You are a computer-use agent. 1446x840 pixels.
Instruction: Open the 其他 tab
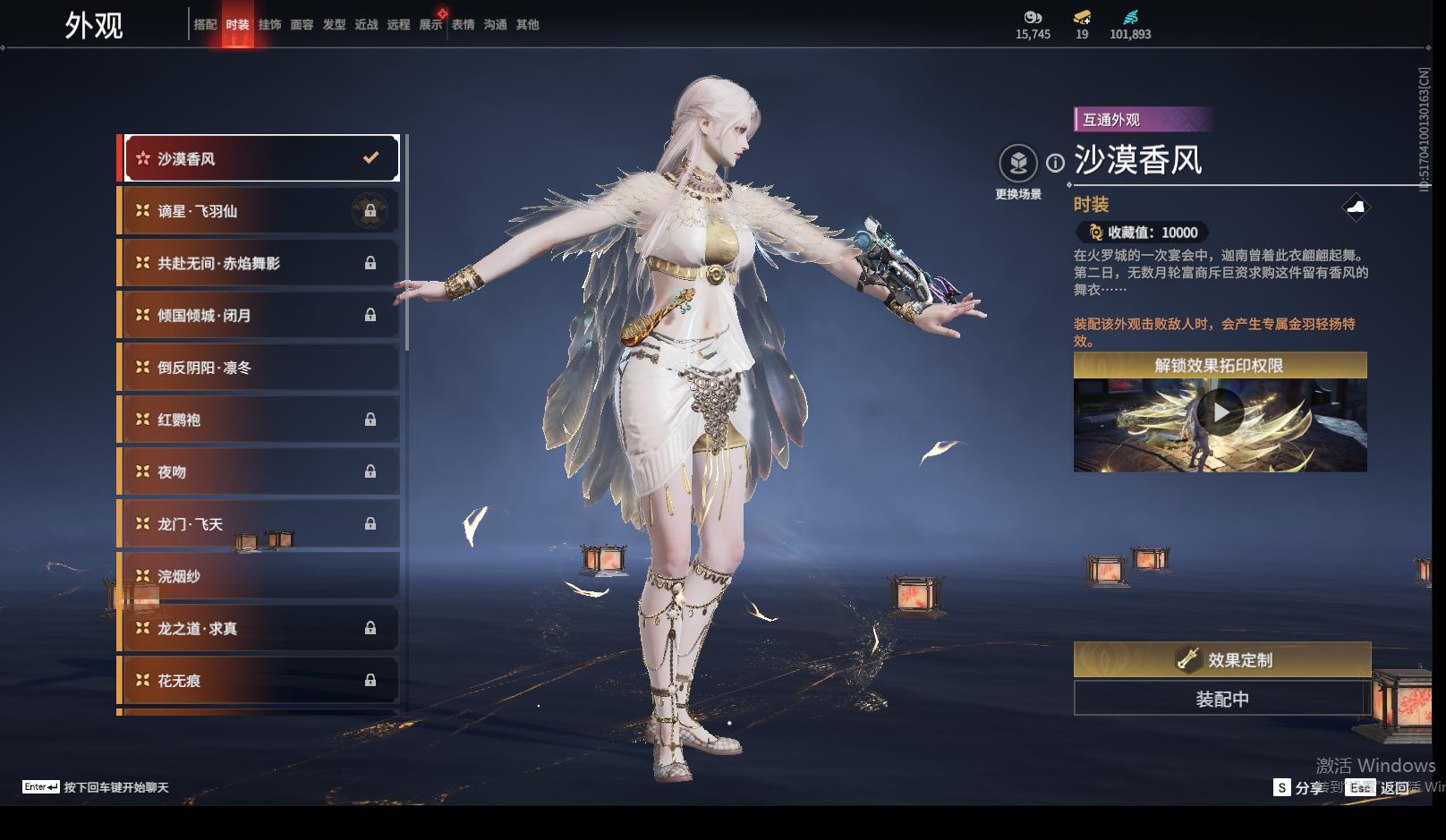pyautogui.click(x=527, y=25)
